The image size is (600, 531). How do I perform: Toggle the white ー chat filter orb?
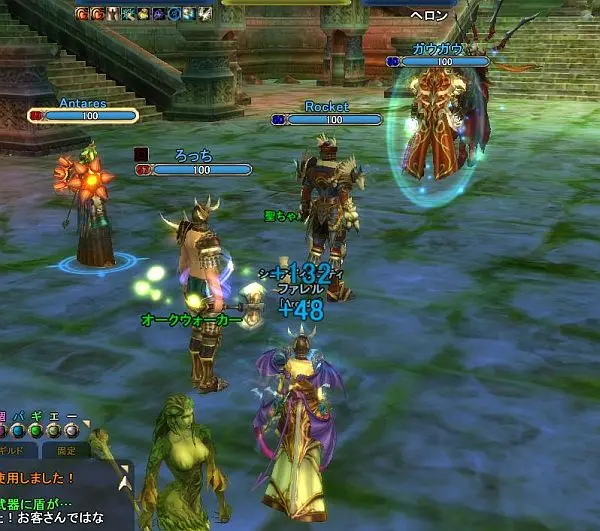coord(73,431)
